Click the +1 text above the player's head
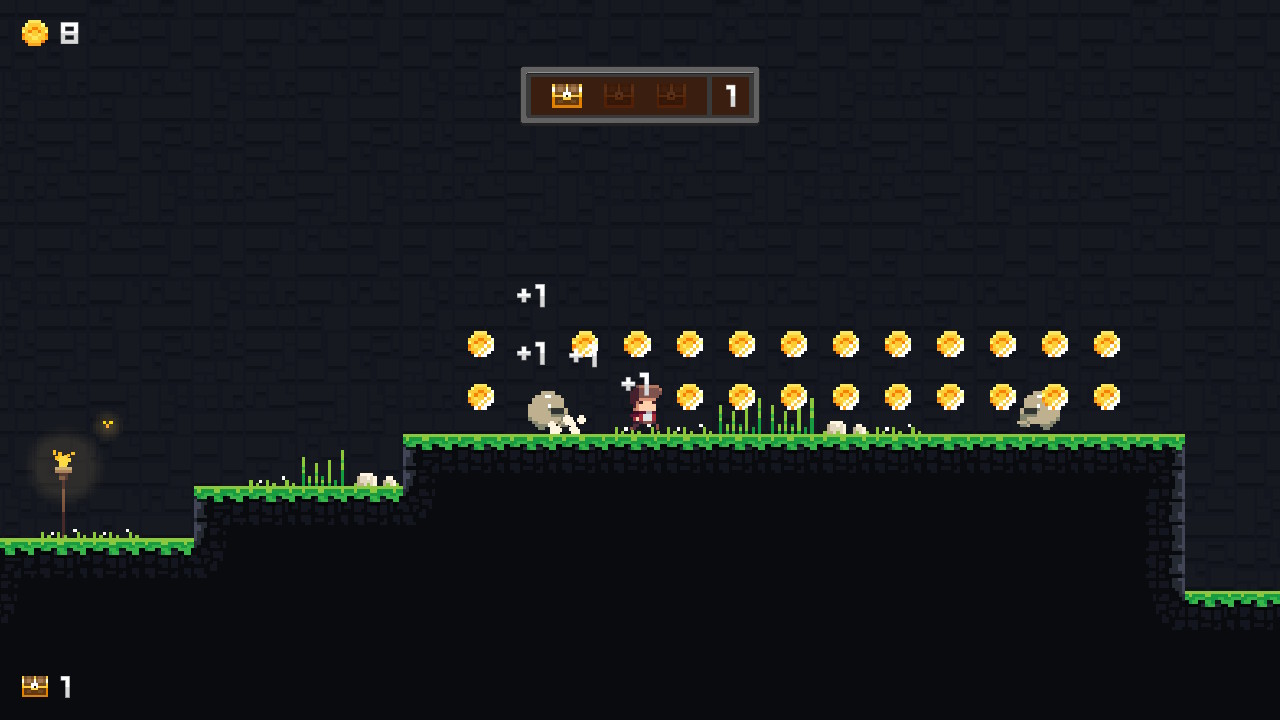Screen dimensions: 1280x720 pyautogui.click(x=637, y=380)
